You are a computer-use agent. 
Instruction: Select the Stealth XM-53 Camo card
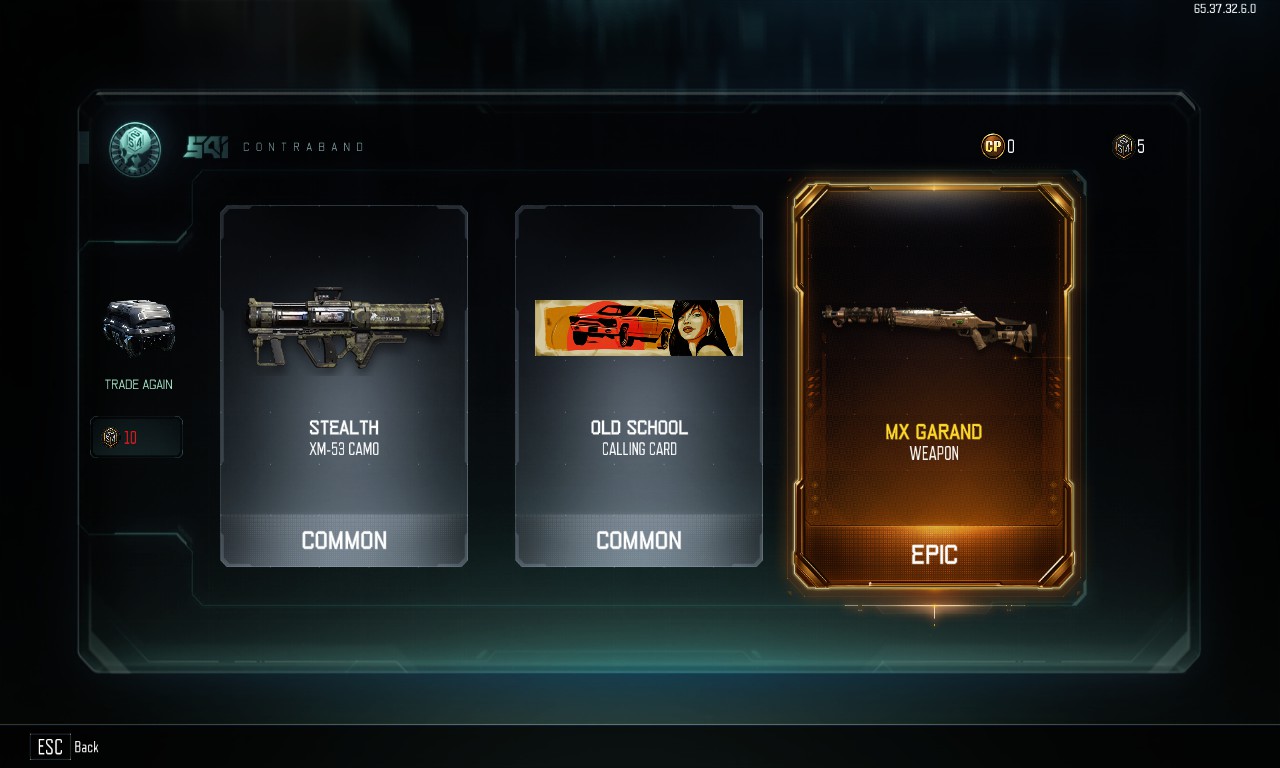[x=343, y=386]
